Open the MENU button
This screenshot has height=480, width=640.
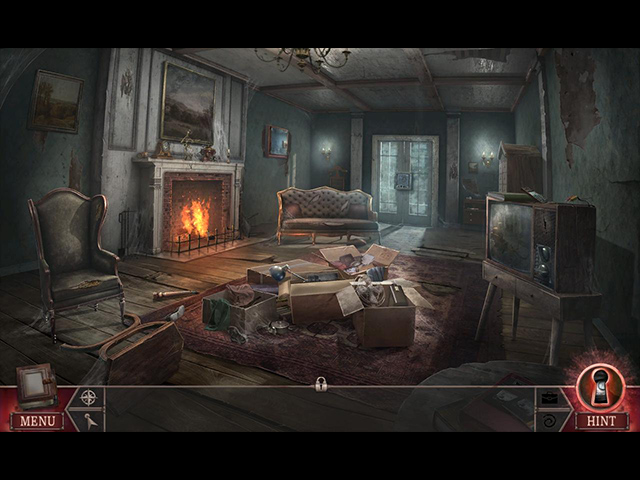click(x=37, y=421)
